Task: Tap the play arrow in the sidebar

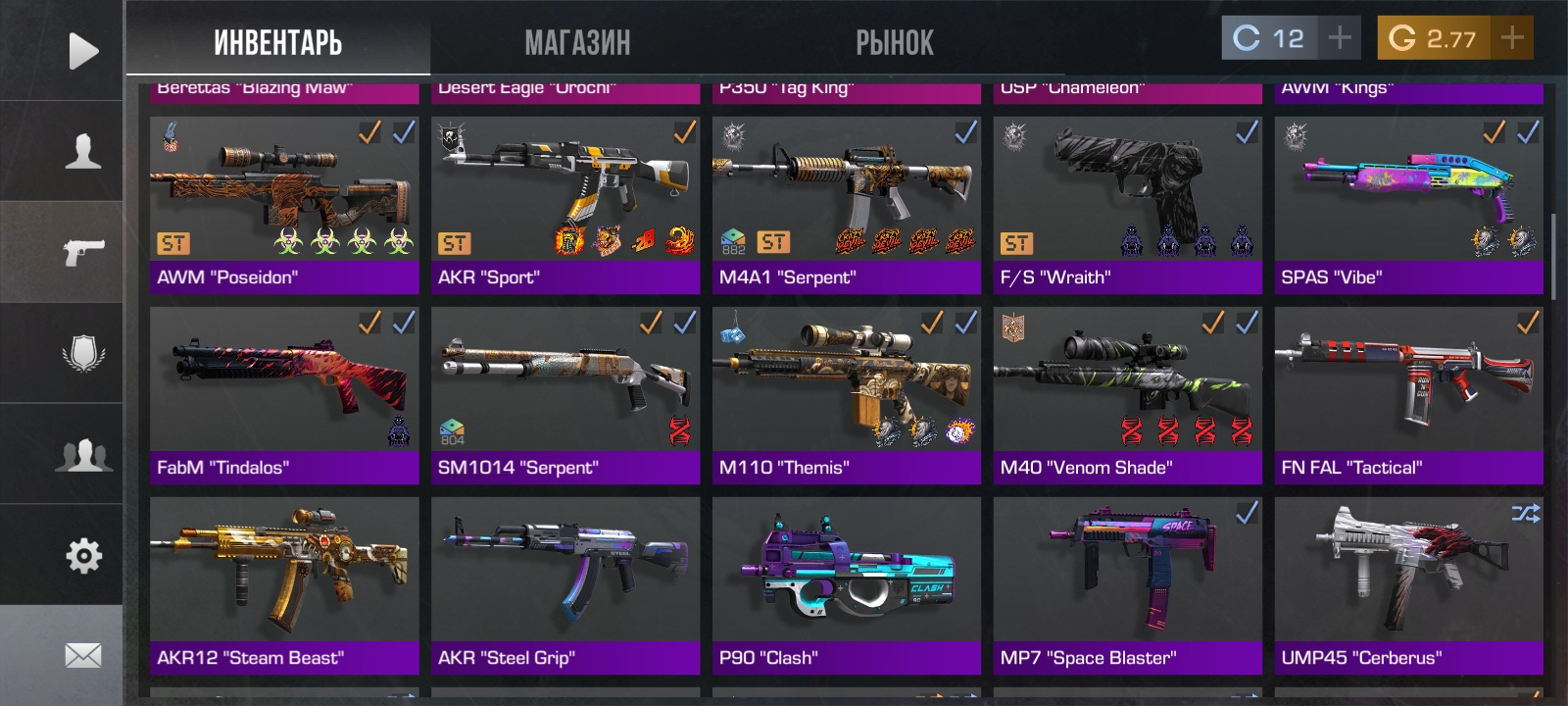Action: tap(82, 51)
